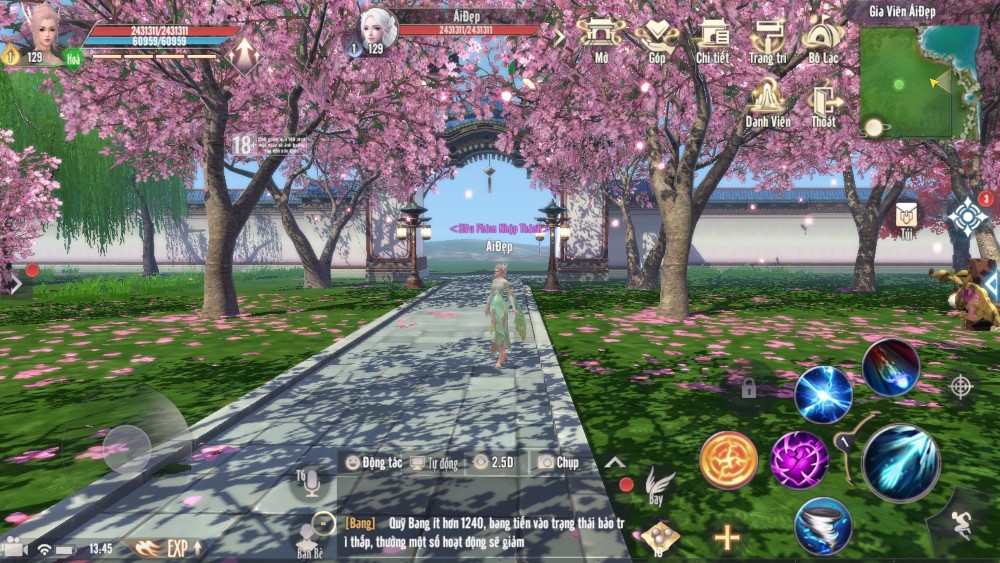Switch the 2.5D camera view mode

pyautogui.click(x=493, y=462)
